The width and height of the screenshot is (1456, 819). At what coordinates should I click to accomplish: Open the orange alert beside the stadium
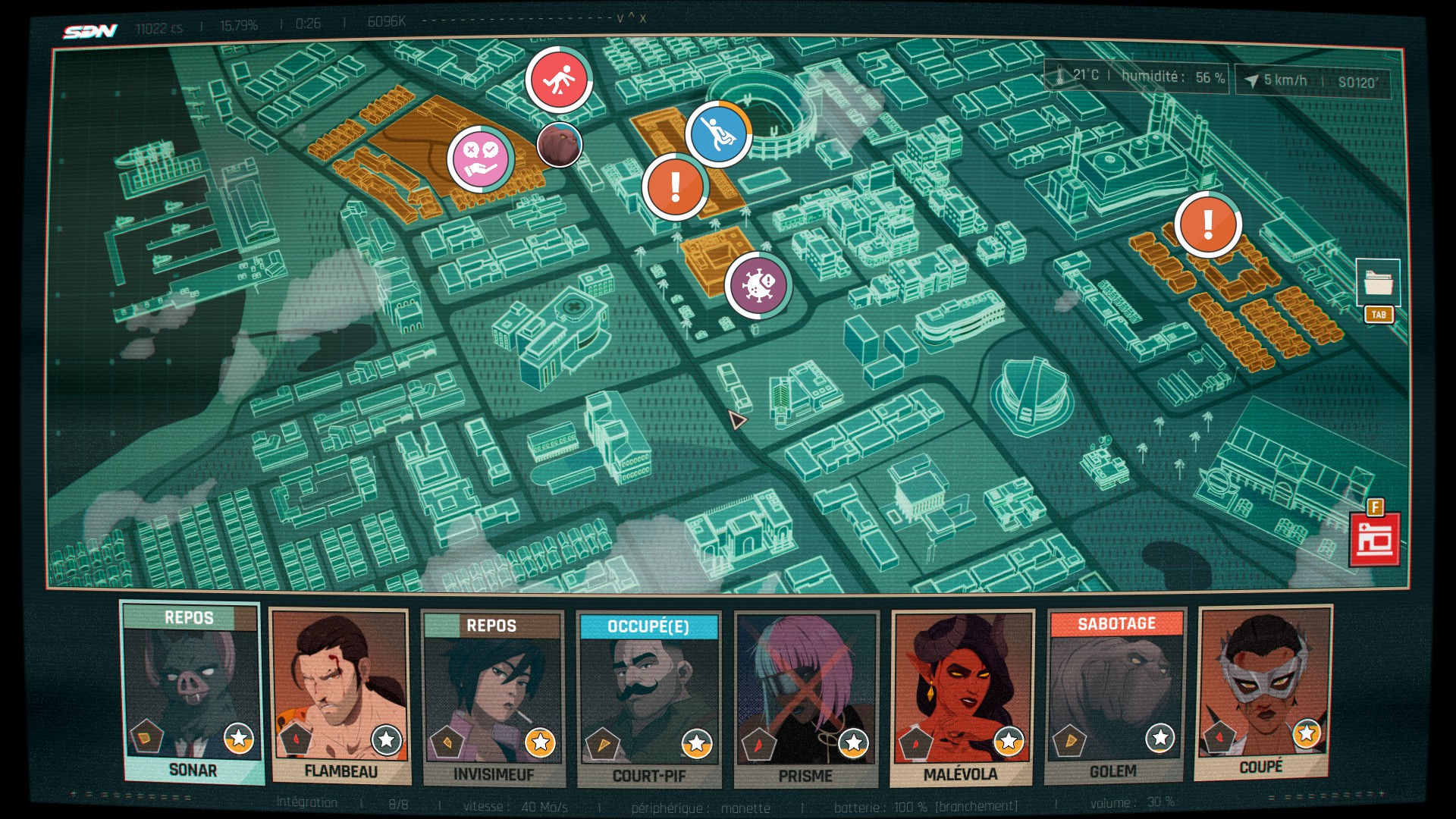[675, 187]
